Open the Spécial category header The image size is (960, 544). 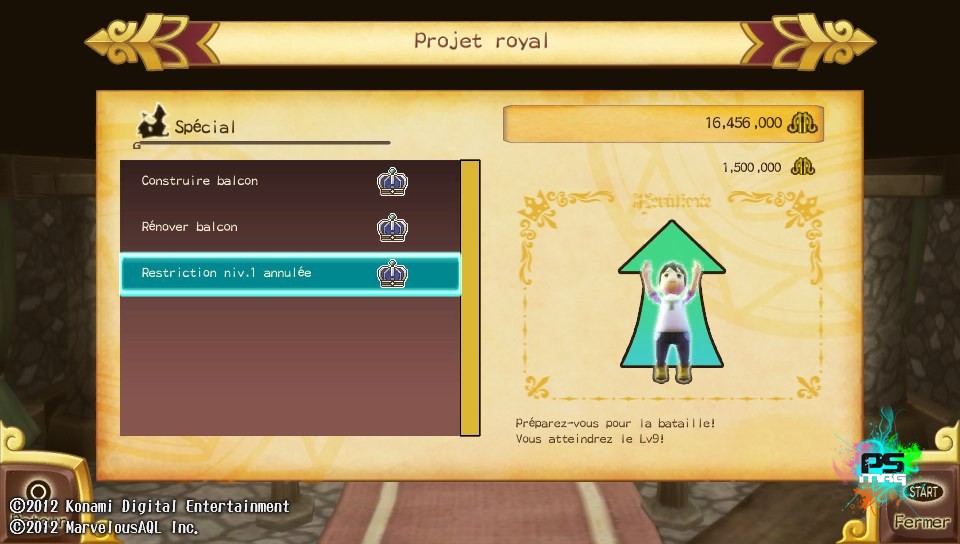coord(204,127)
